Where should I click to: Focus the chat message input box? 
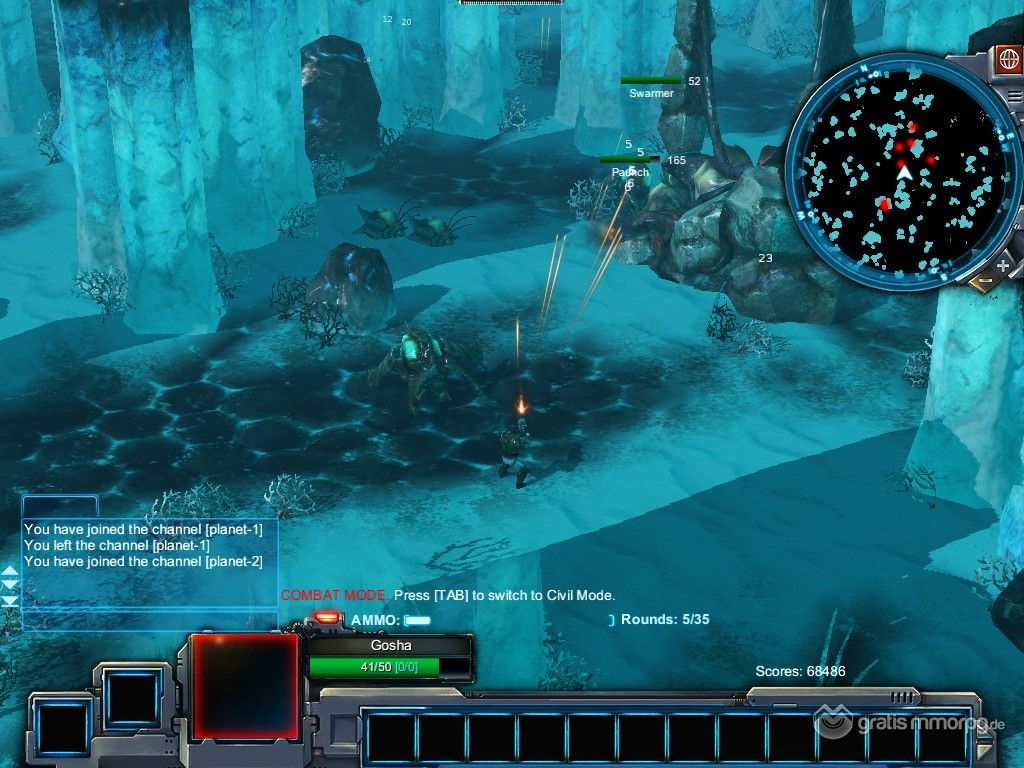[148, 620]
